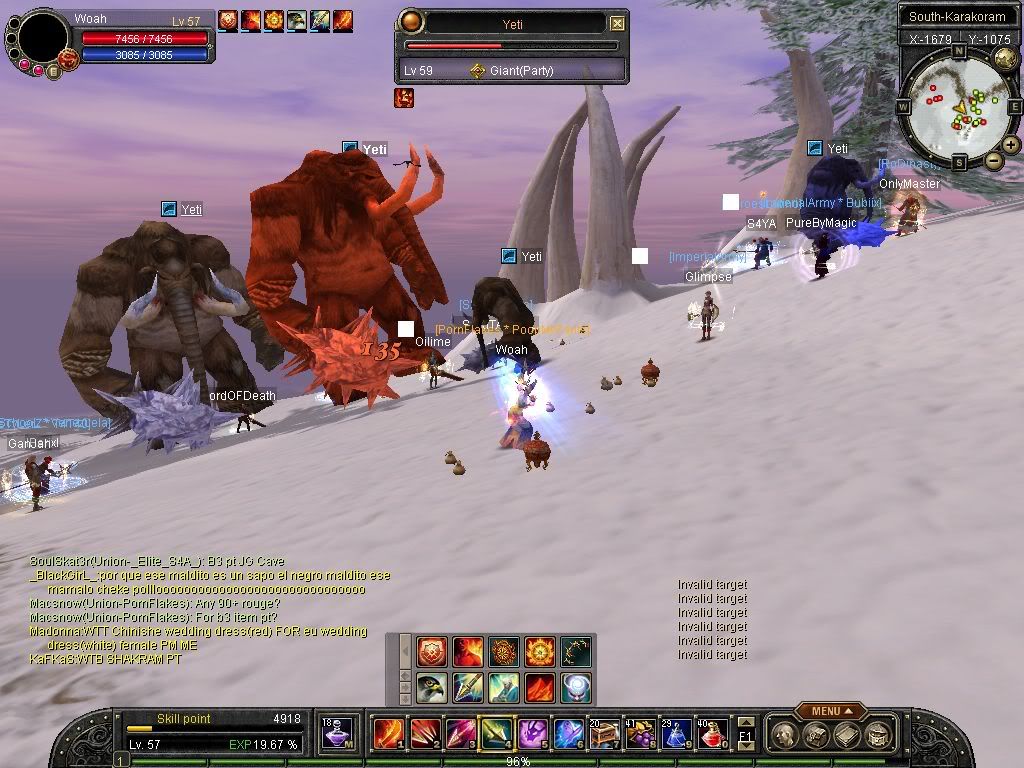This screenshot has height=768, width=1024.
Task: Activate the white orb skill in the extra bar
Action: (575, 688)
